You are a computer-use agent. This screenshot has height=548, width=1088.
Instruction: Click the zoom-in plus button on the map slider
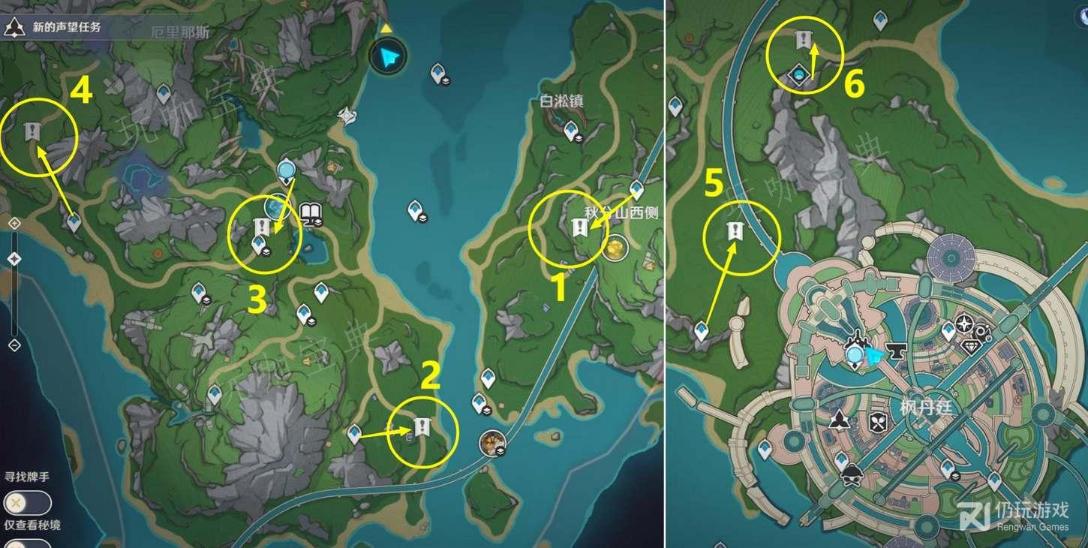coord(14,223)
